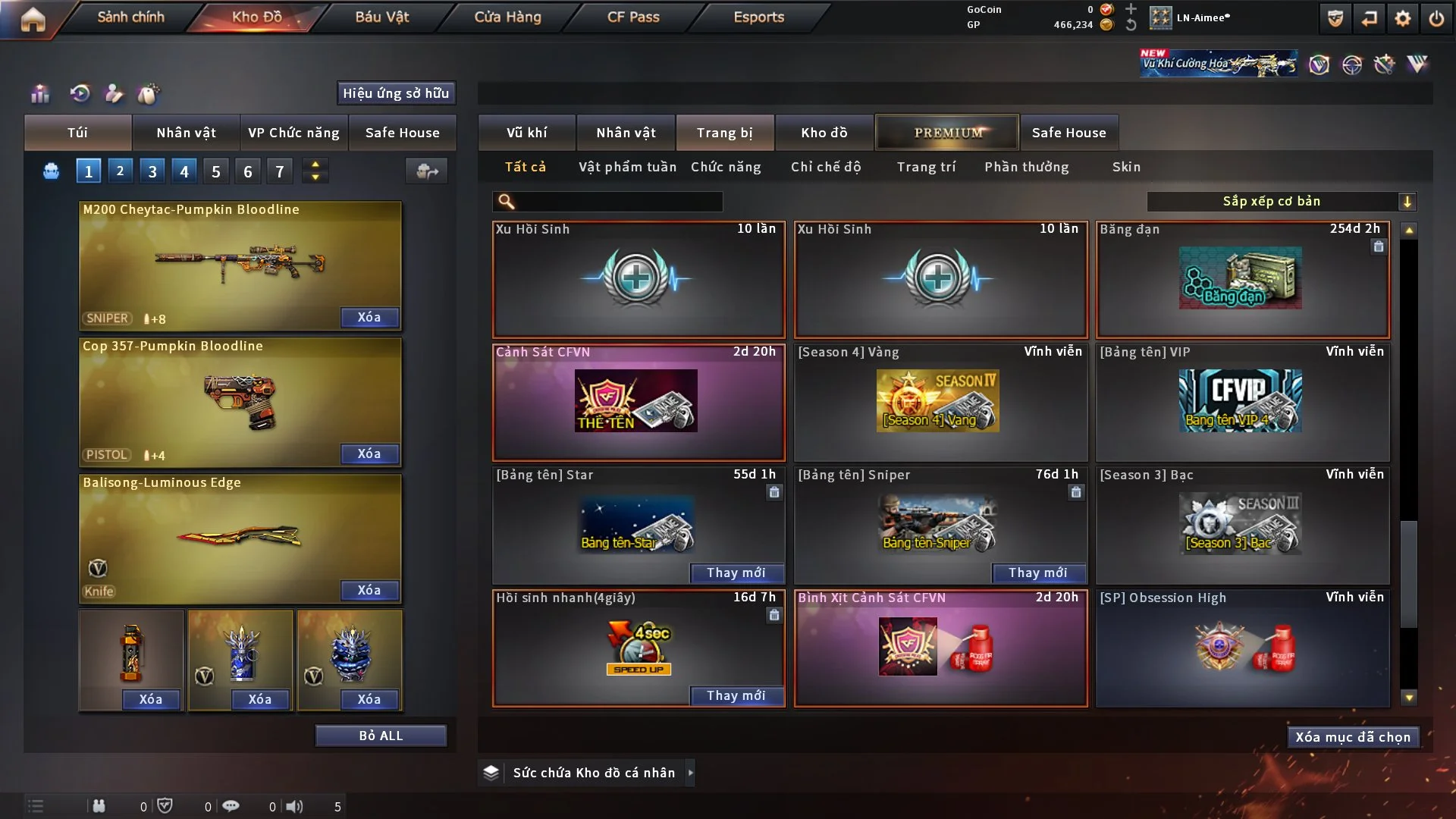Choose the [Bảng tên] VIP item

(x=1242, y=402)
